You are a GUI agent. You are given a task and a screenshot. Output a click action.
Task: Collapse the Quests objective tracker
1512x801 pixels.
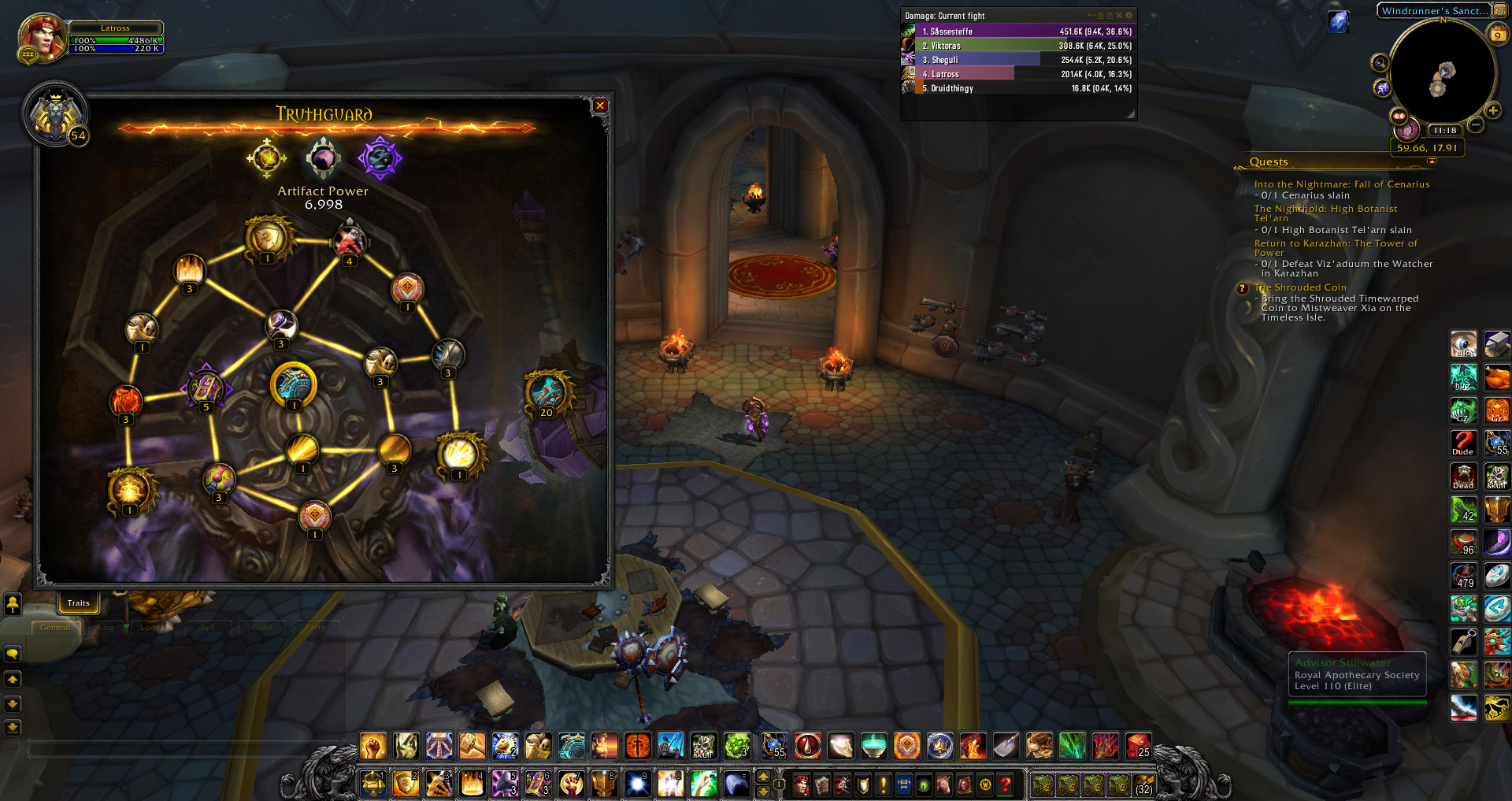click(x=1432, y=161)
